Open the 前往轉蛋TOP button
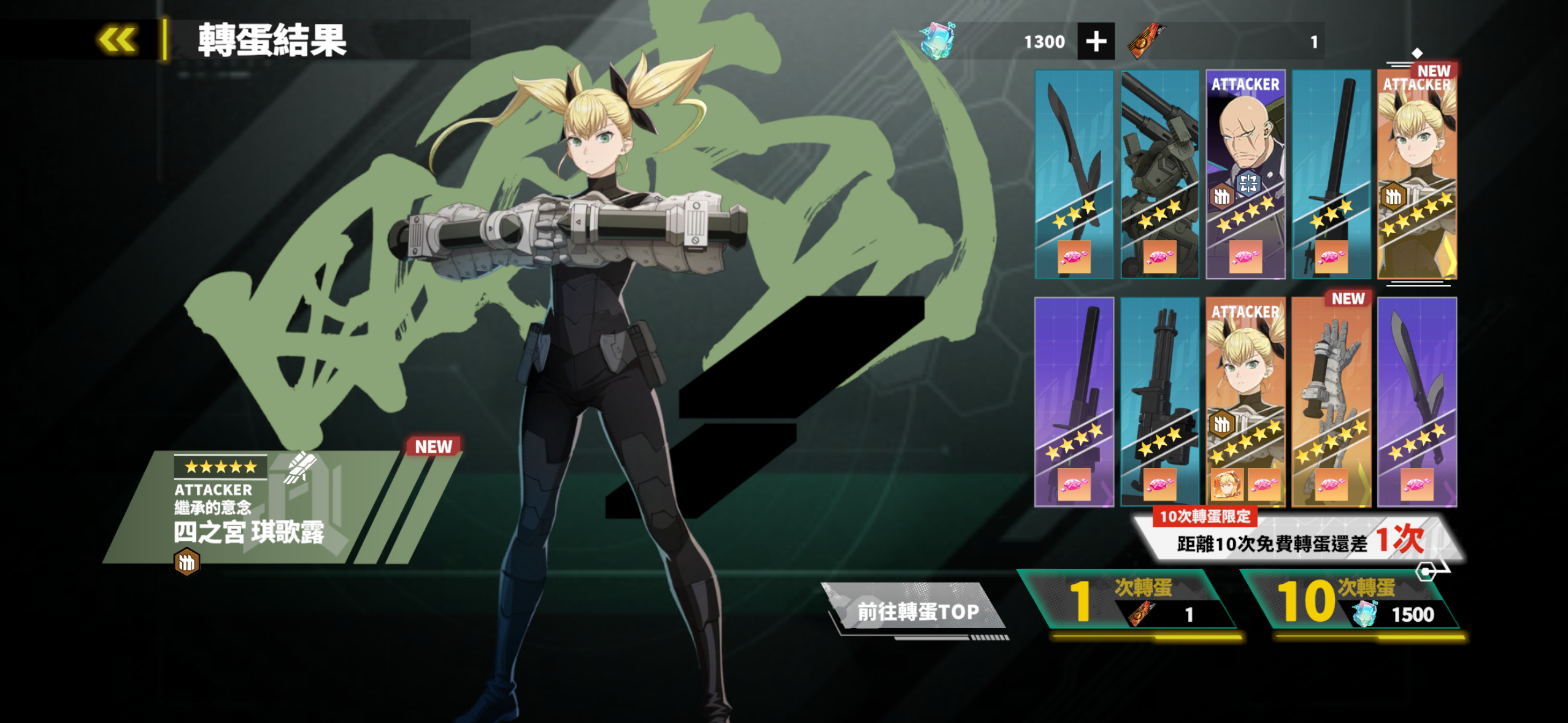The width and height of the screenshot is (1568, 723). [917, 611]
